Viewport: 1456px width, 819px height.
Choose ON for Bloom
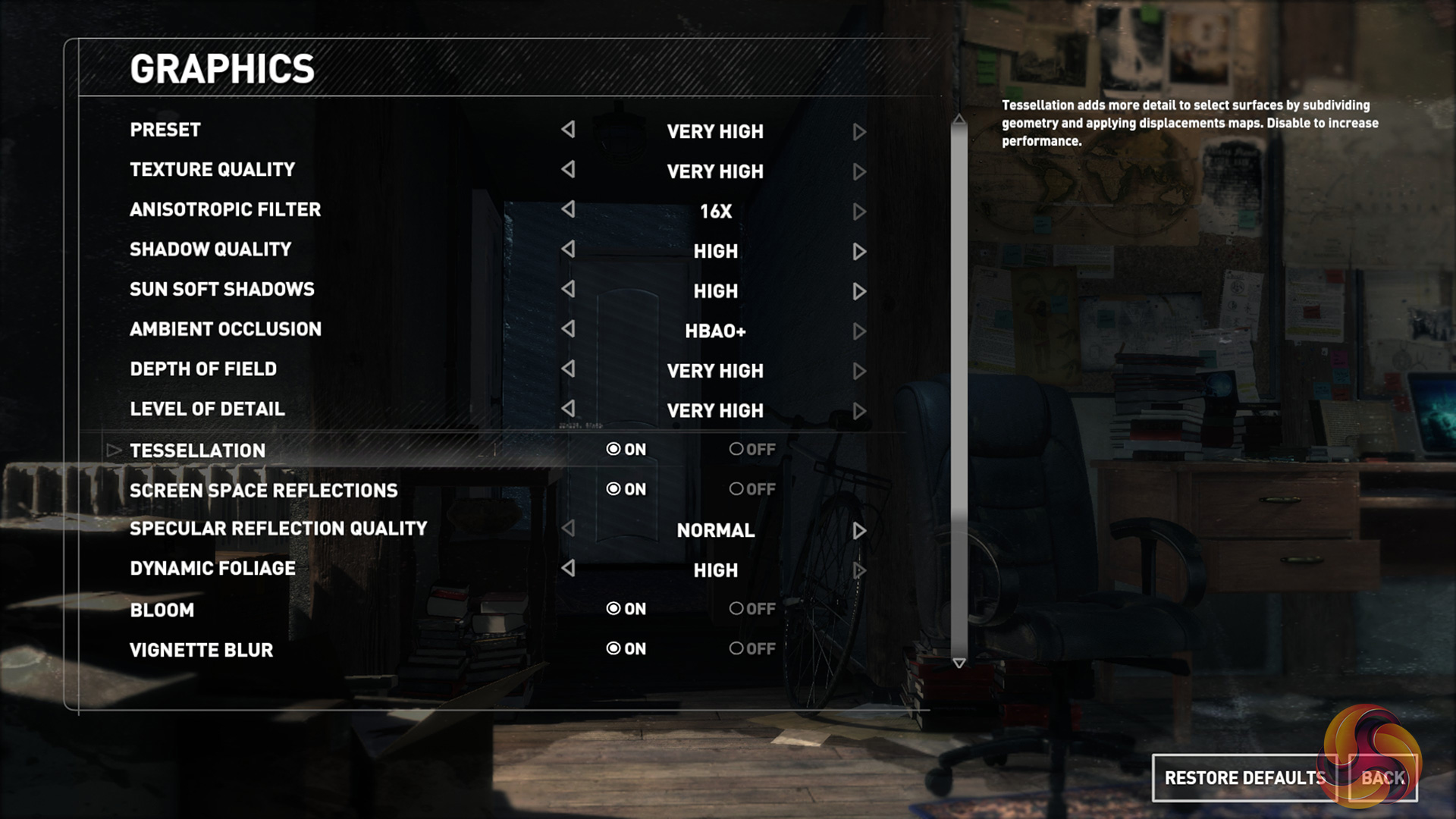(x=626, y=609)
